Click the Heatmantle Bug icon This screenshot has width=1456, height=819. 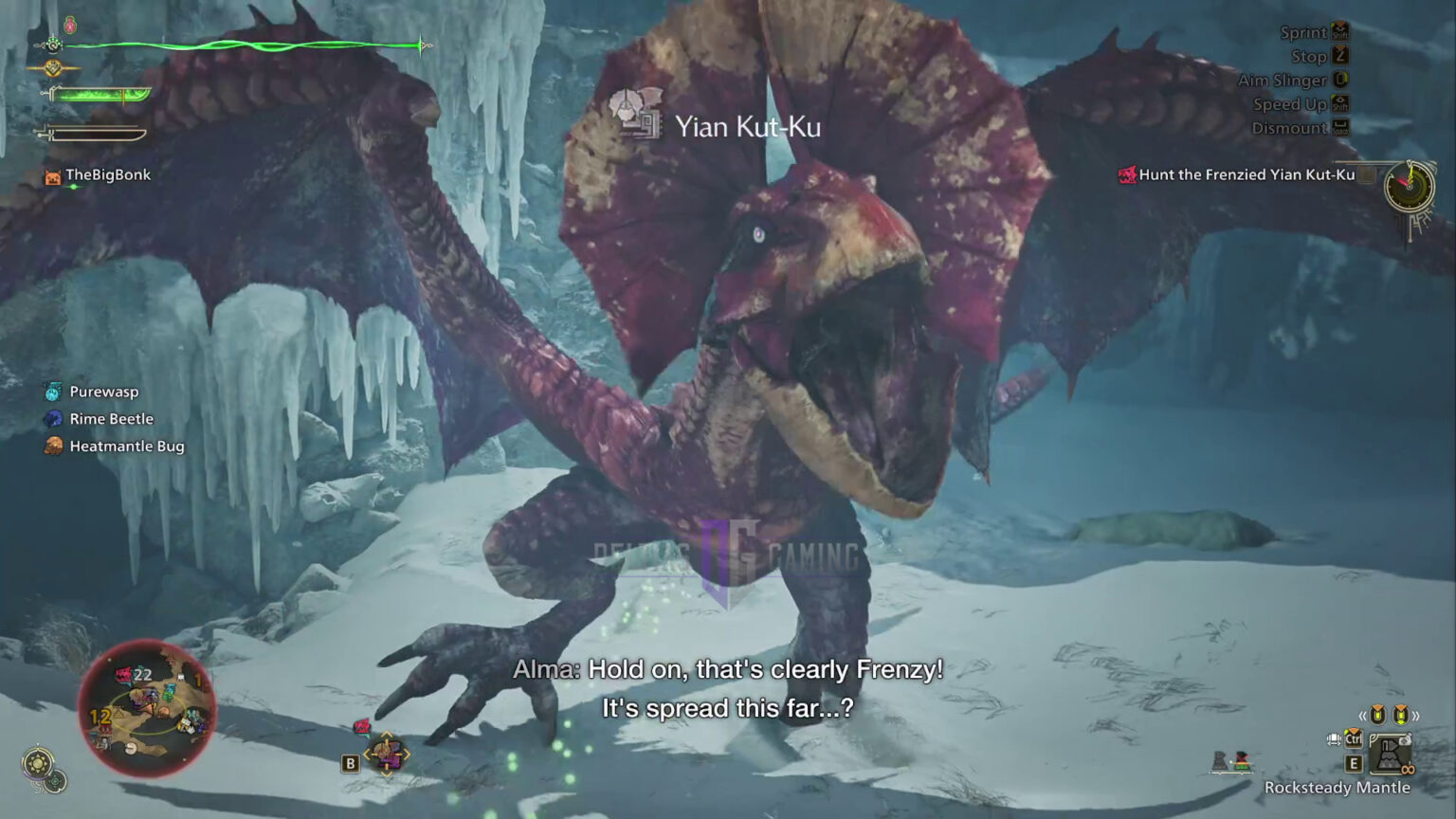click(x=51, y=446)
